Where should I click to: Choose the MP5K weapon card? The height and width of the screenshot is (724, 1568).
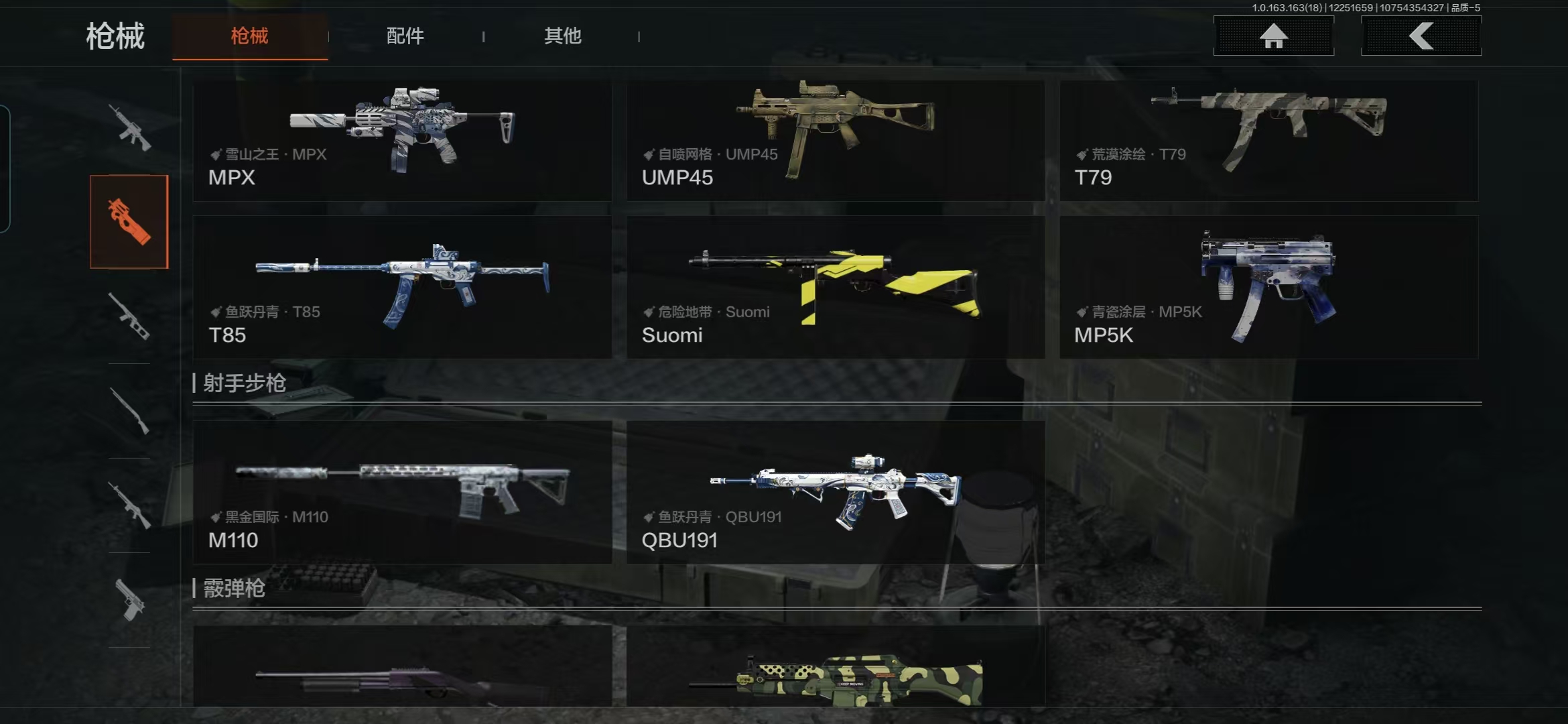point(1268,287)
